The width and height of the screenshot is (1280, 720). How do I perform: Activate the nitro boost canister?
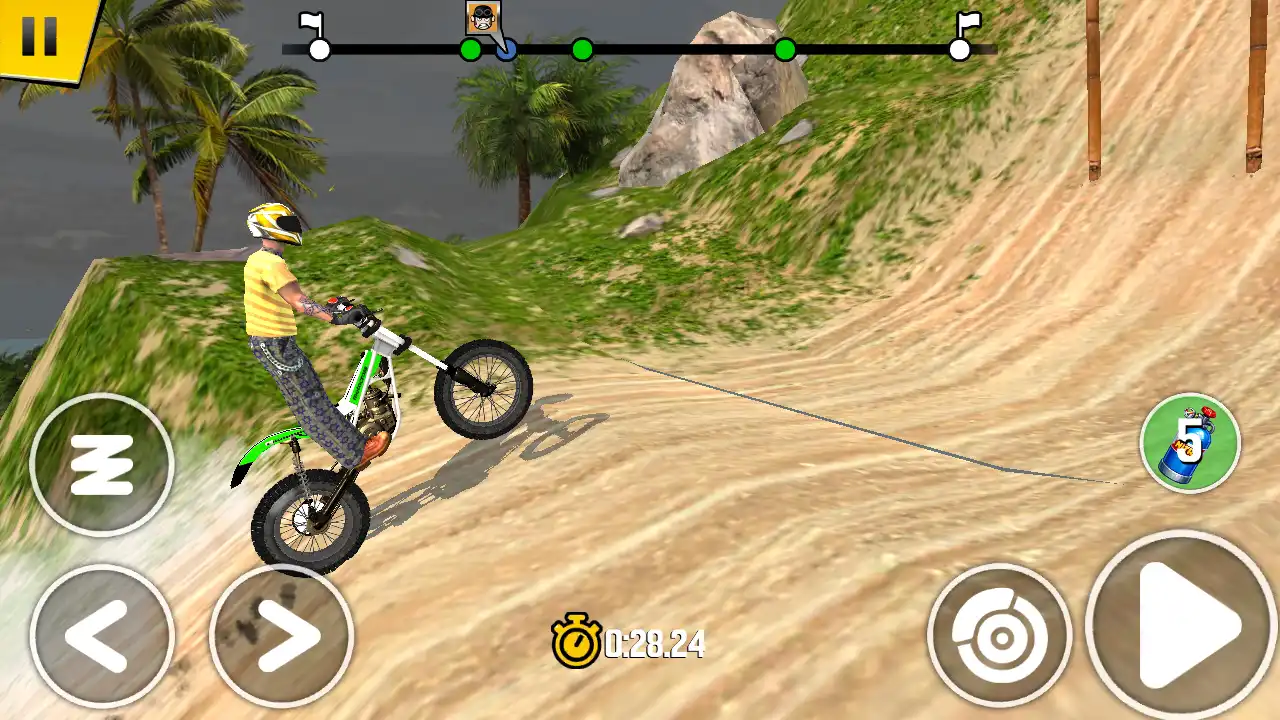pyautogui.click(x=1190, y=443)
